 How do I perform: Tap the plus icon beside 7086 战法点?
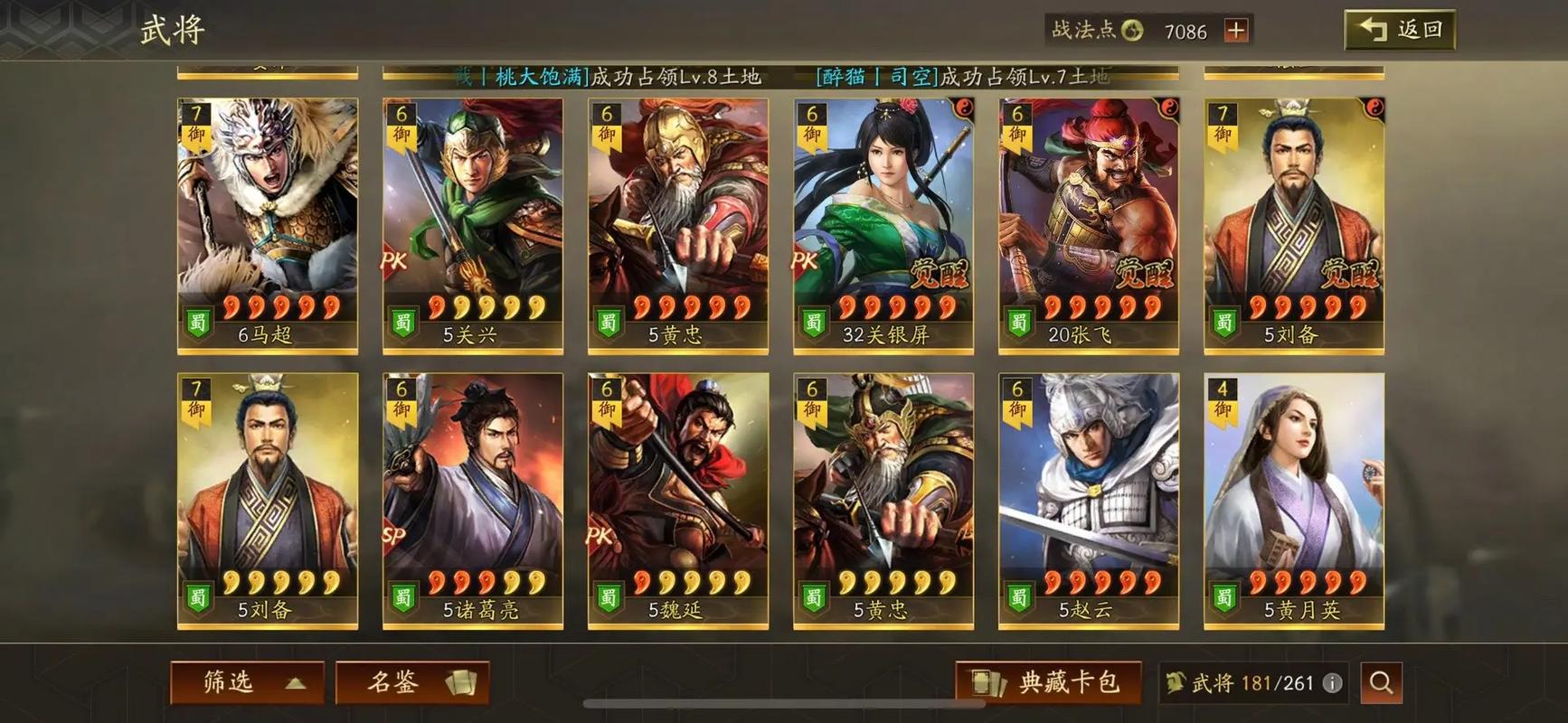point(1235,31)
